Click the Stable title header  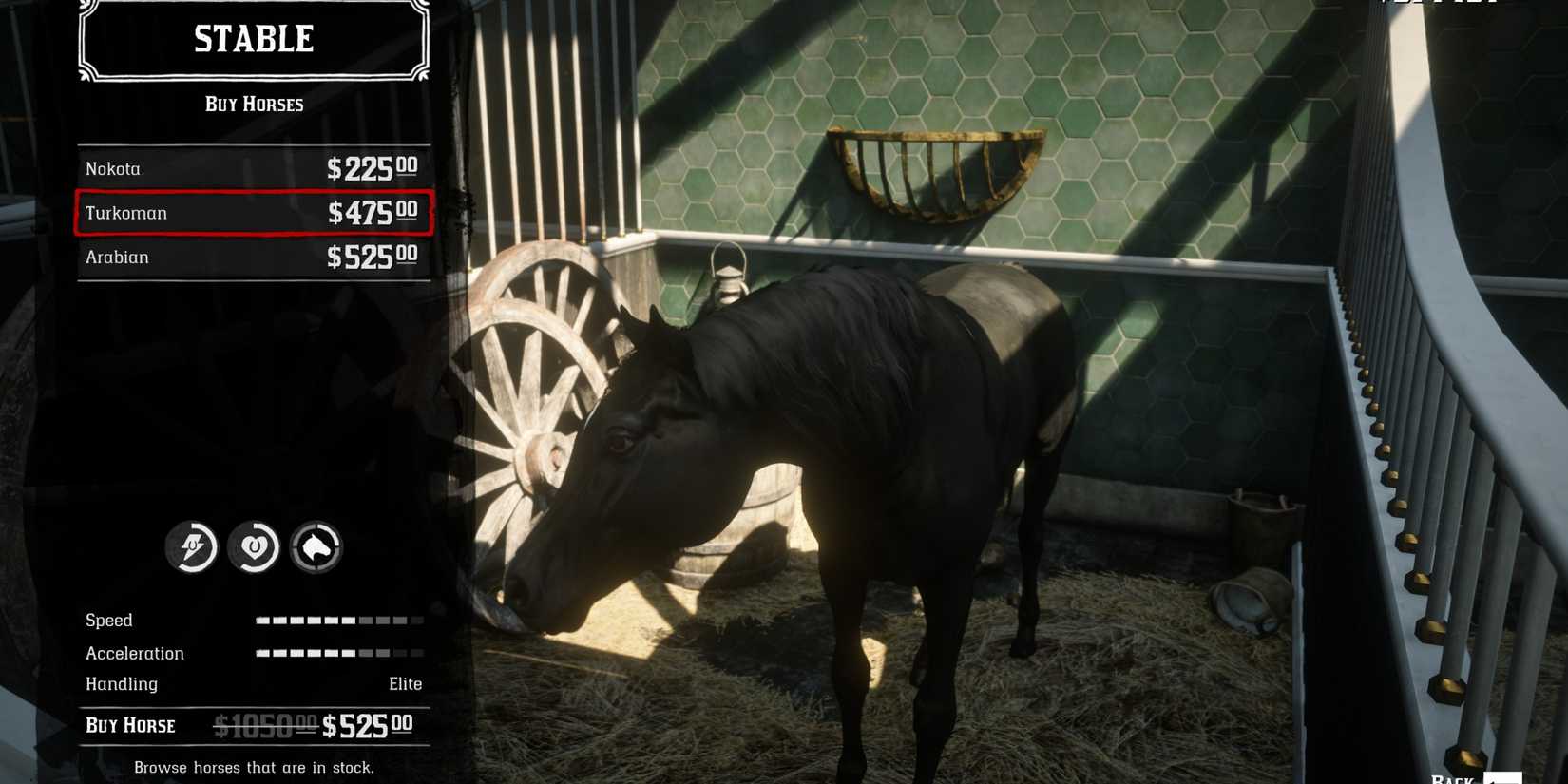(x=252, y=39)
